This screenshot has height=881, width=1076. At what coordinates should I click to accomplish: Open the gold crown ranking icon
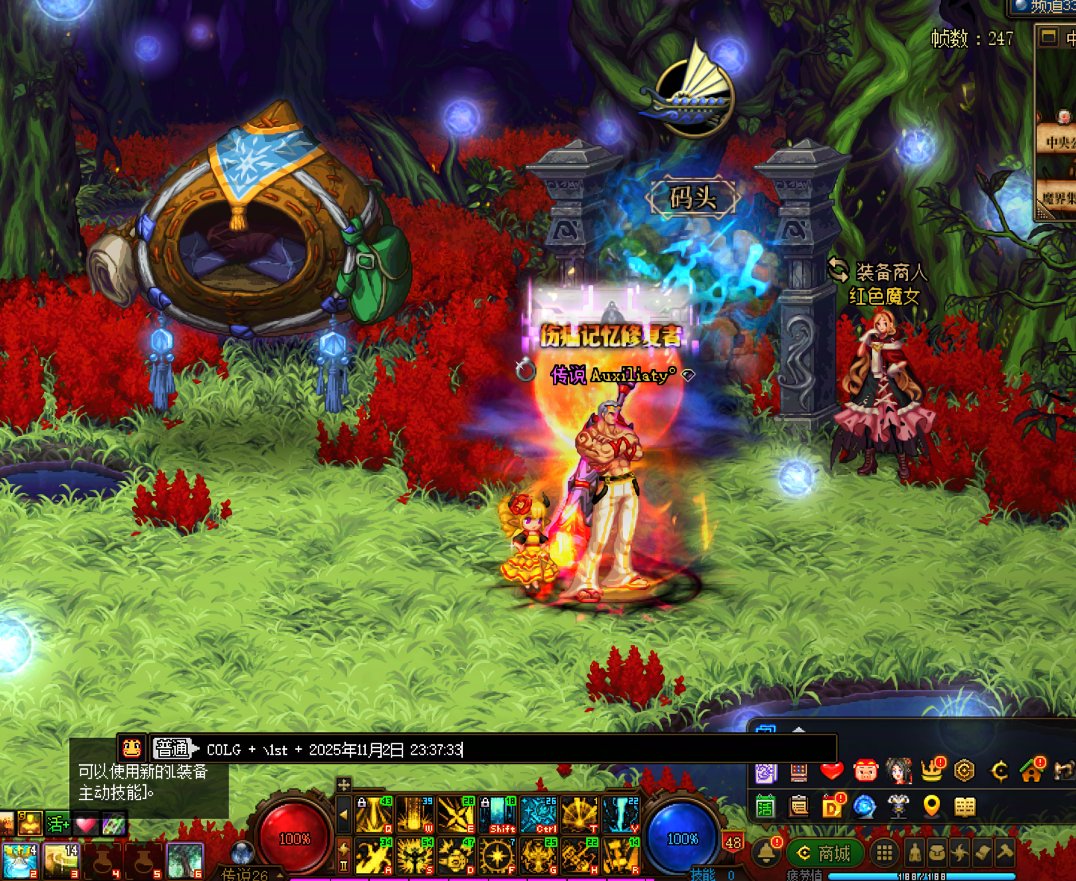tap(932, 771)
